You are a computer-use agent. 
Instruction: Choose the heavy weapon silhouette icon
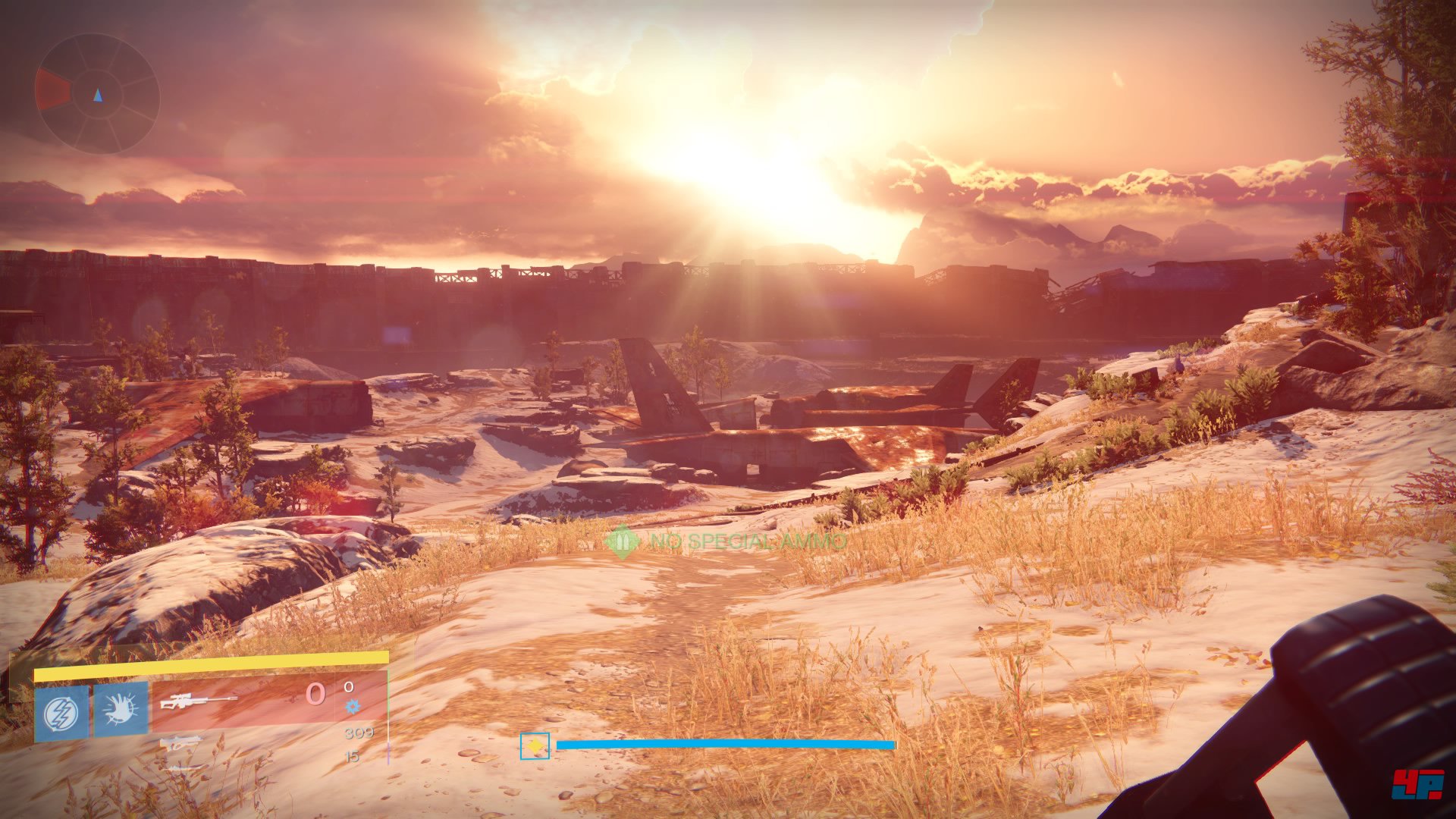coord(180,768)
